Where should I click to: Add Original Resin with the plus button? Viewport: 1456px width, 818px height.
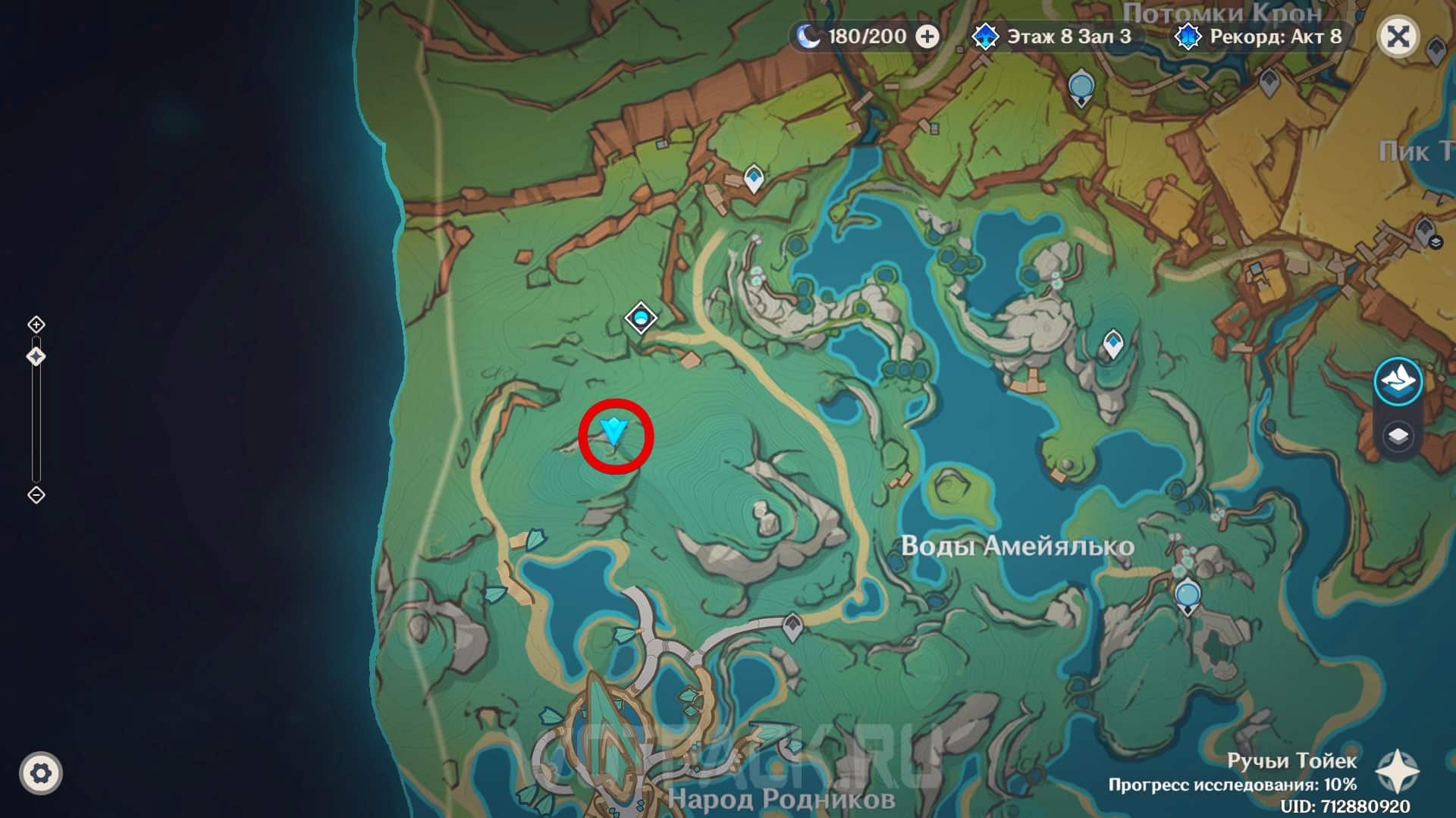coord(927,36)
